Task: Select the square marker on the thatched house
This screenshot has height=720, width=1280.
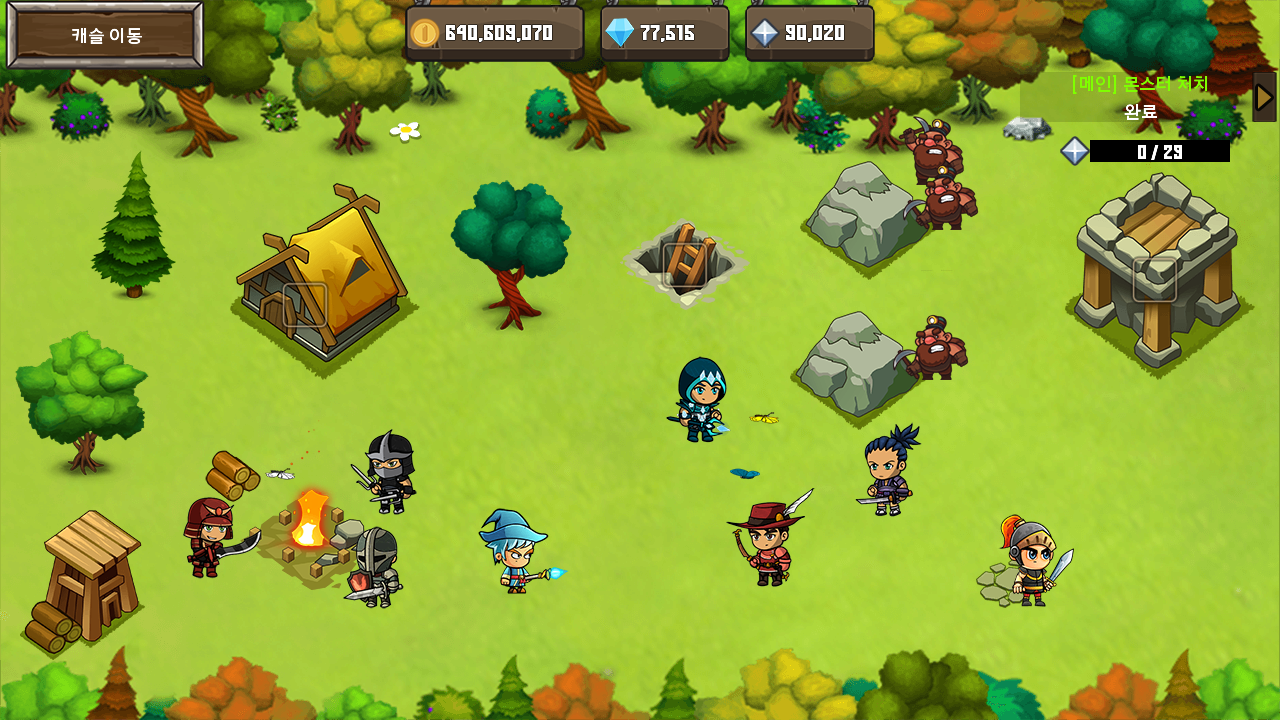Action: coord(305,305)
